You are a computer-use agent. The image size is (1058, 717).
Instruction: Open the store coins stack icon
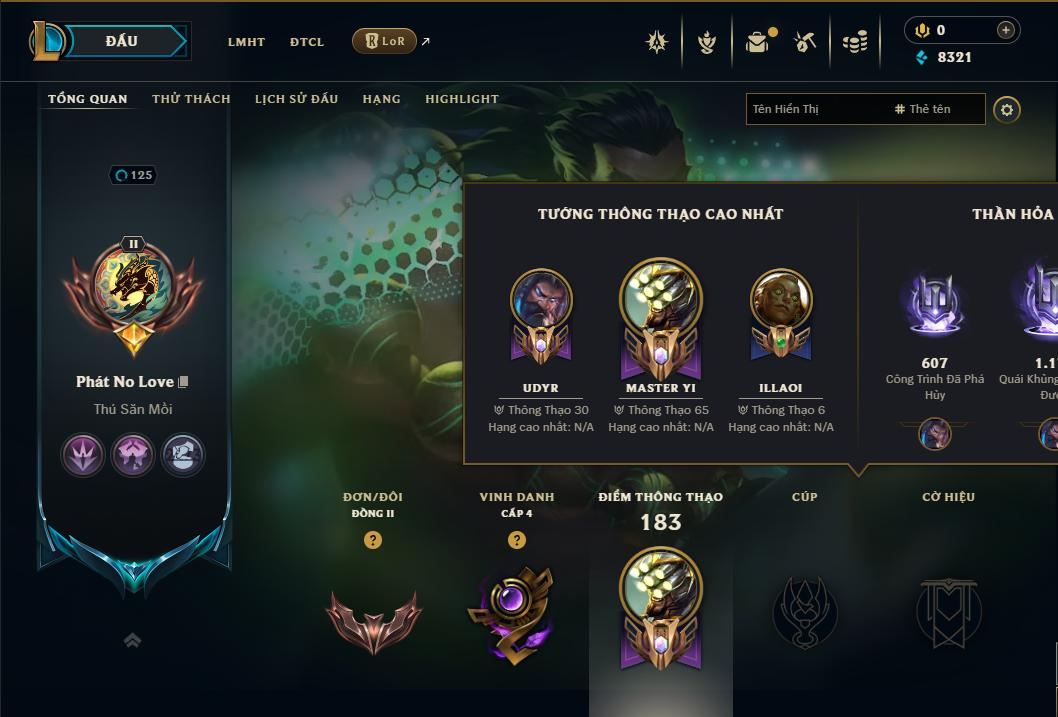(854, 42)
